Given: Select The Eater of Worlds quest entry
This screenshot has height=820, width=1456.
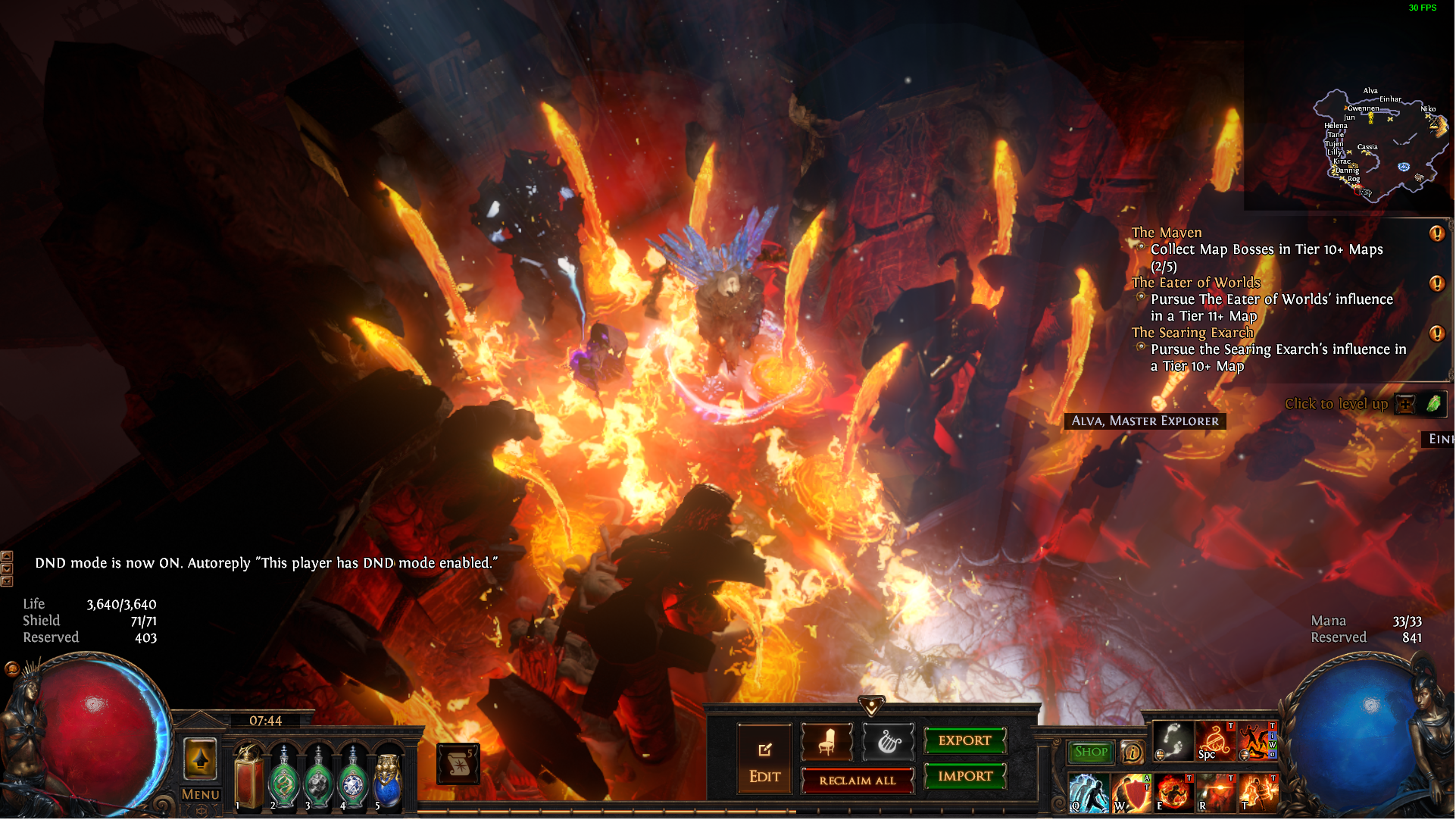Looking at the screenshot, I should point(1195,283).
